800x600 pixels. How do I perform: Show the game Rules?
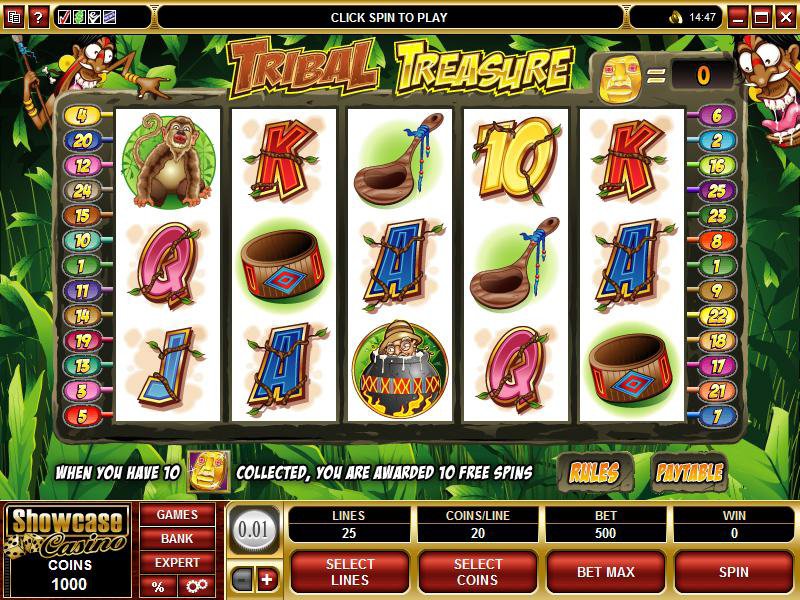point(593,472)
